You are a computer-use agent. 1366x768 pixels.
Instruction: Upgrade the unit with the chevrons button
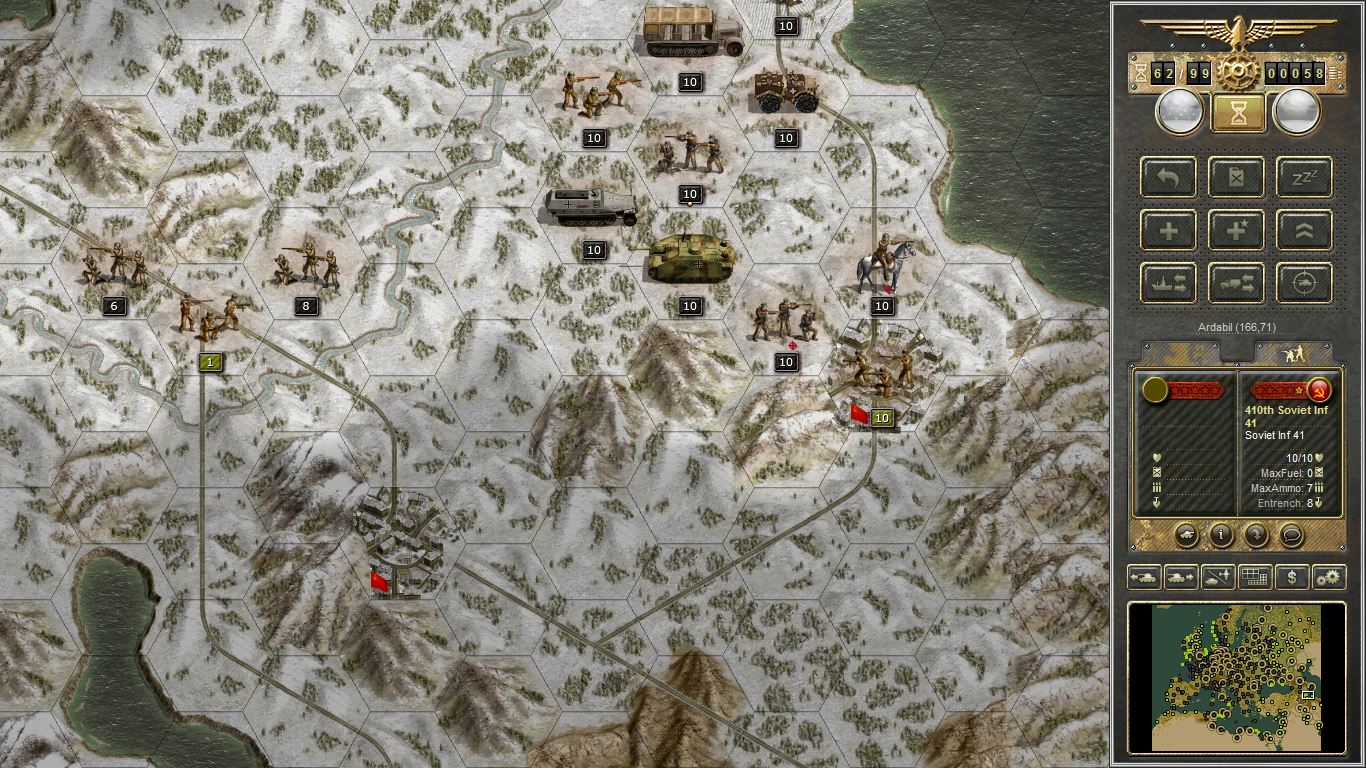(1304, 231)
